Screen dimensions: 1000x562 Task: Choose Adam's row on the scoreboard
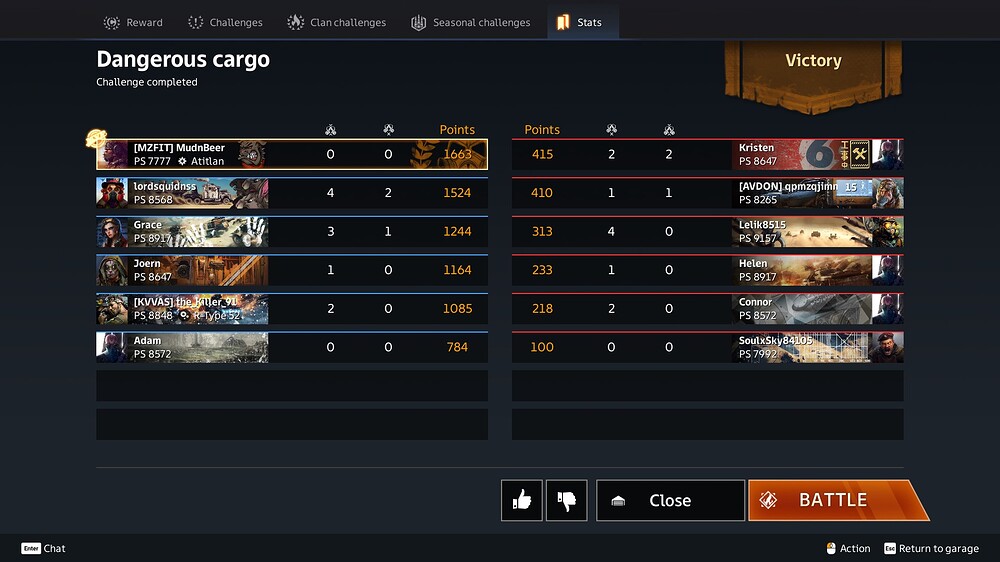tap(291, 347)
